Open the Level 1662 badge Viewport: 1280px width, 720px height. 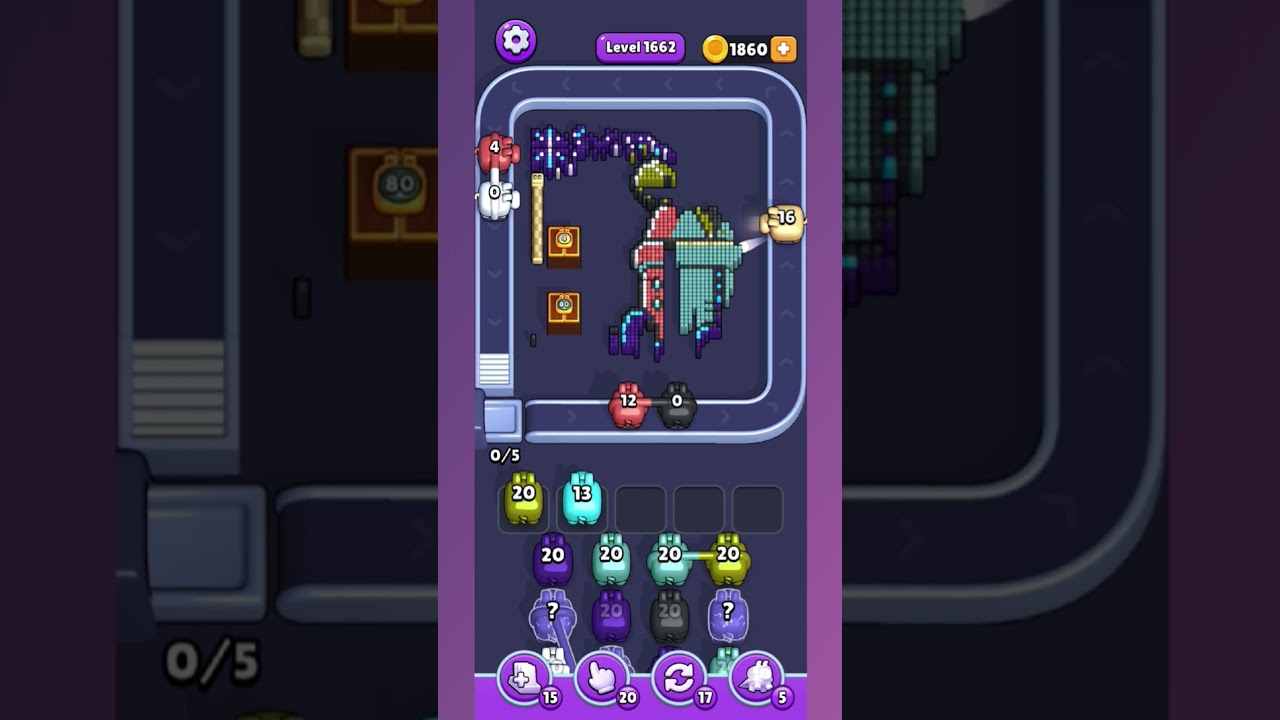640,47
